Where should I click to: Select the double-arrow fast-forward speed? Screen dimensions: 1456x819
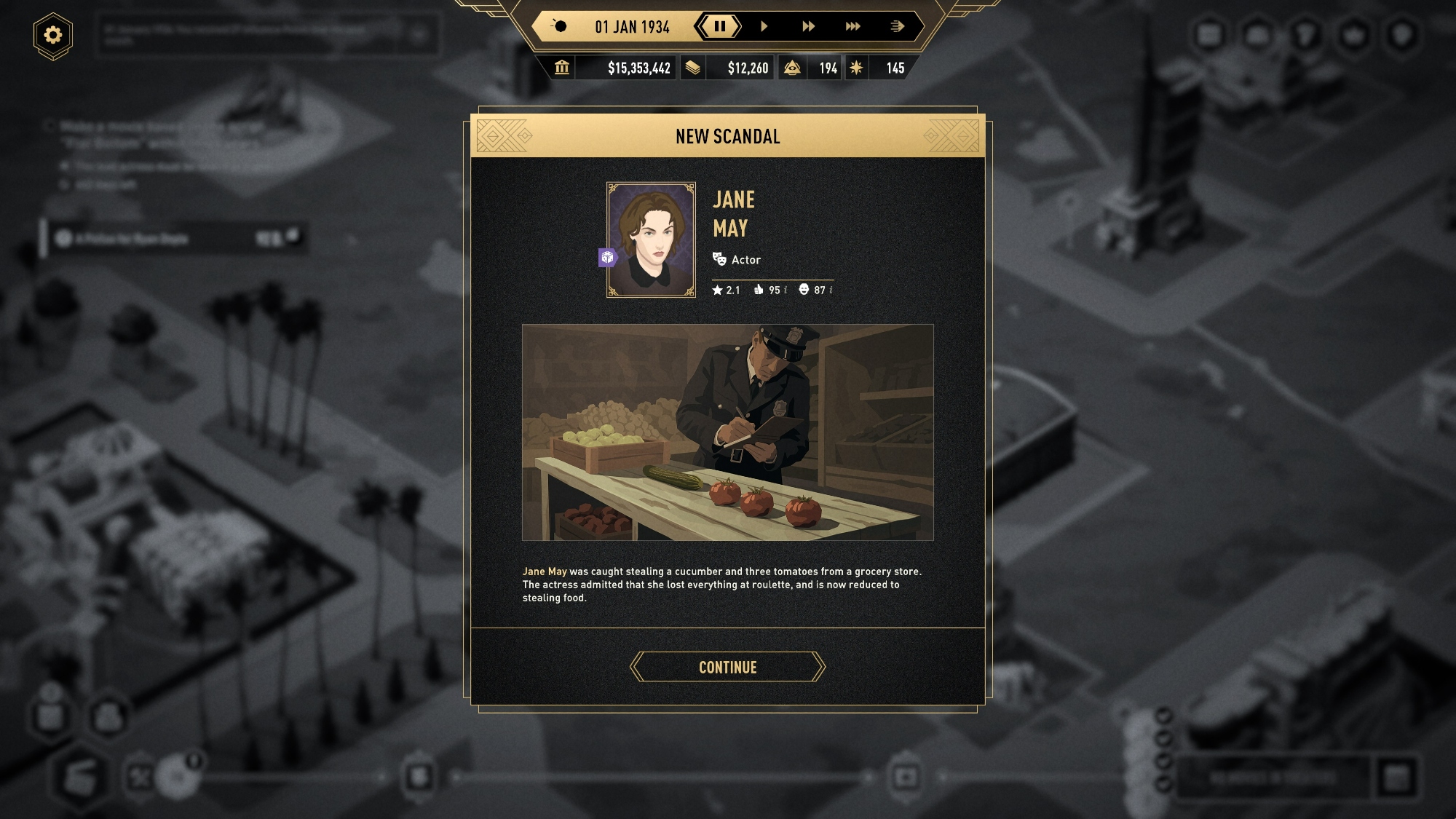808,27
